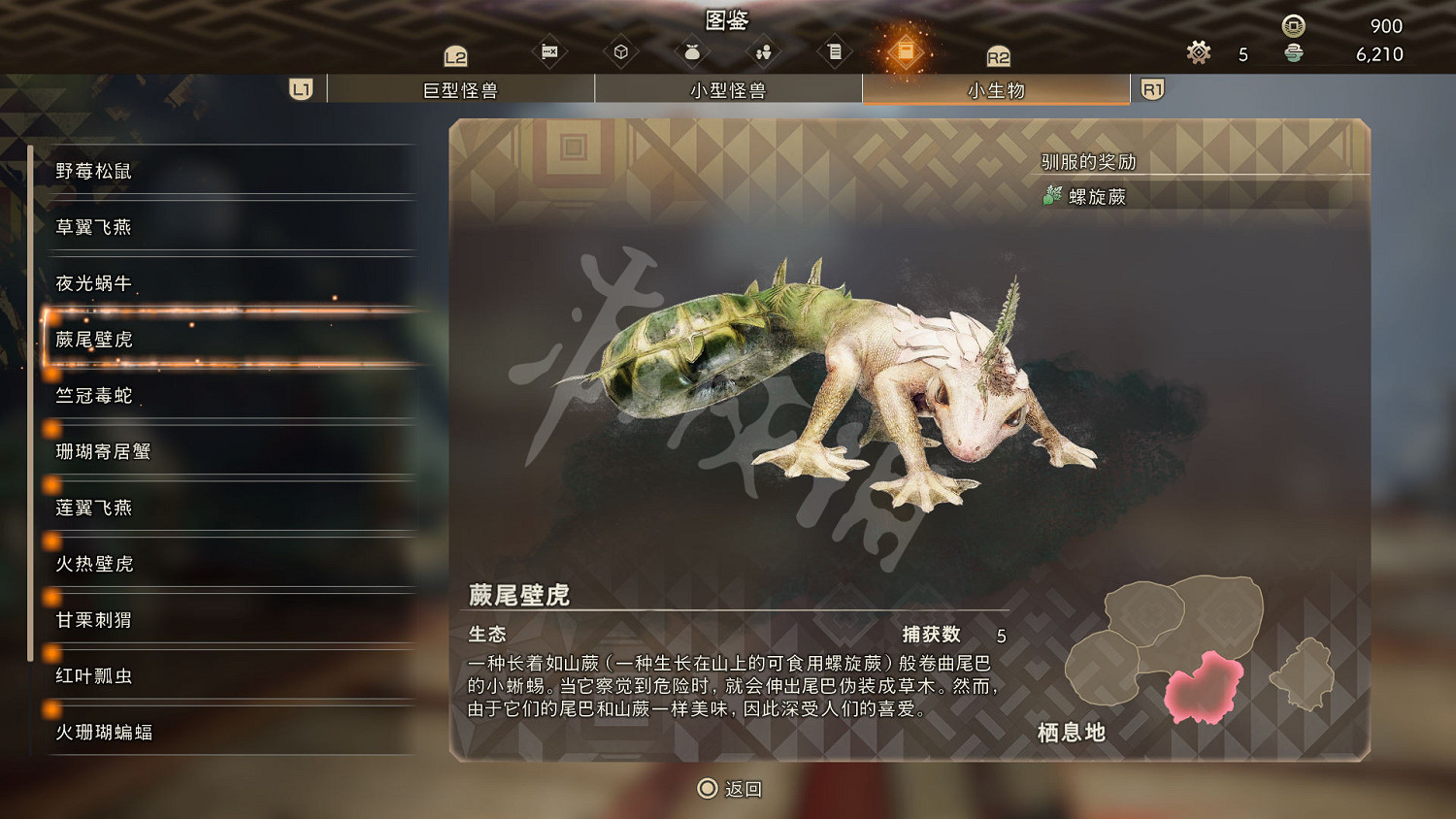
Task: Open the quest list icon in top bar
Action: [835, 49]
